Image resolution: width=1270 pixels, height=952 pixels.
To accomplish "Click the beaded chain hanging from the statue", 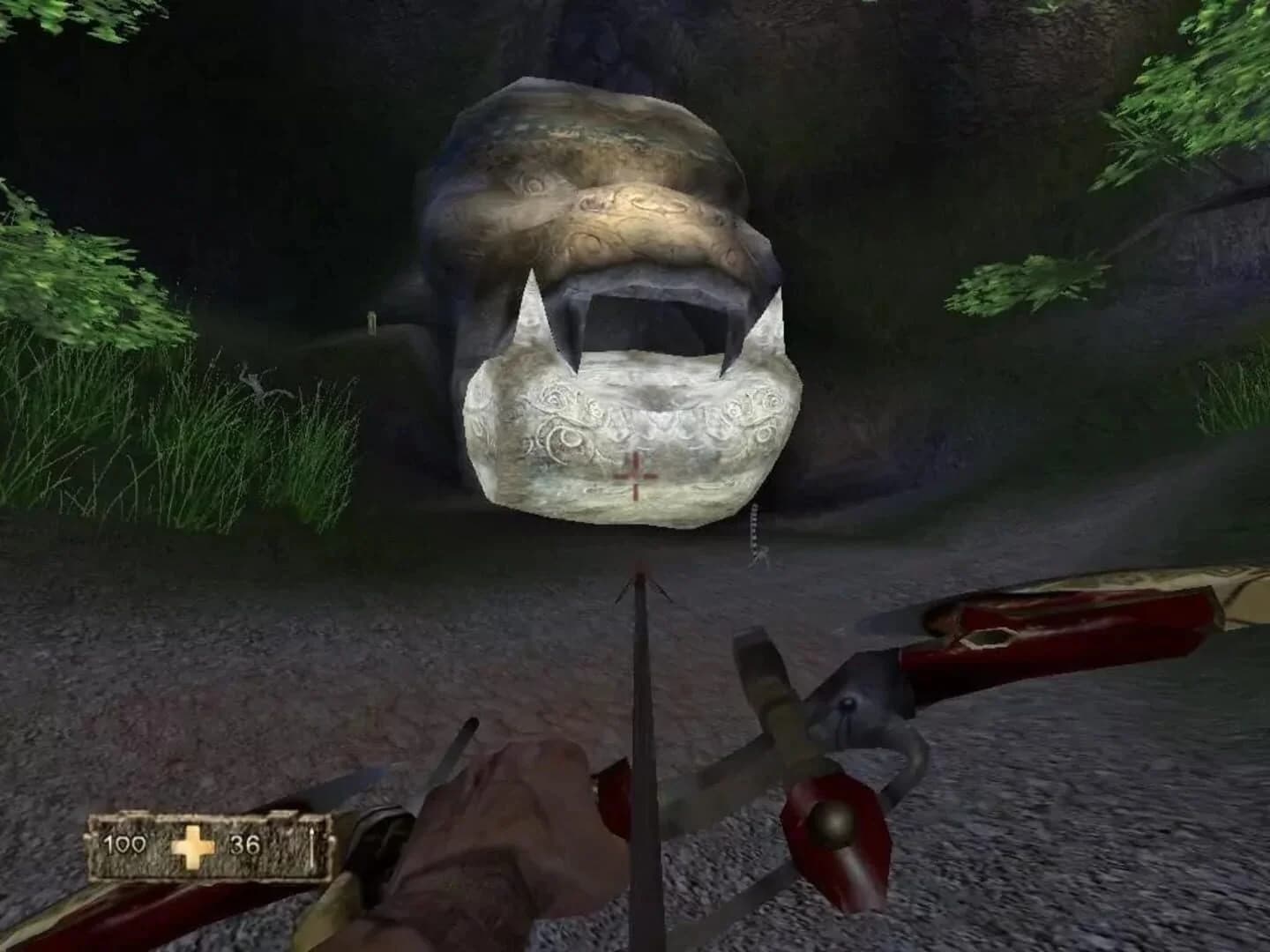I will pos(757,529).
